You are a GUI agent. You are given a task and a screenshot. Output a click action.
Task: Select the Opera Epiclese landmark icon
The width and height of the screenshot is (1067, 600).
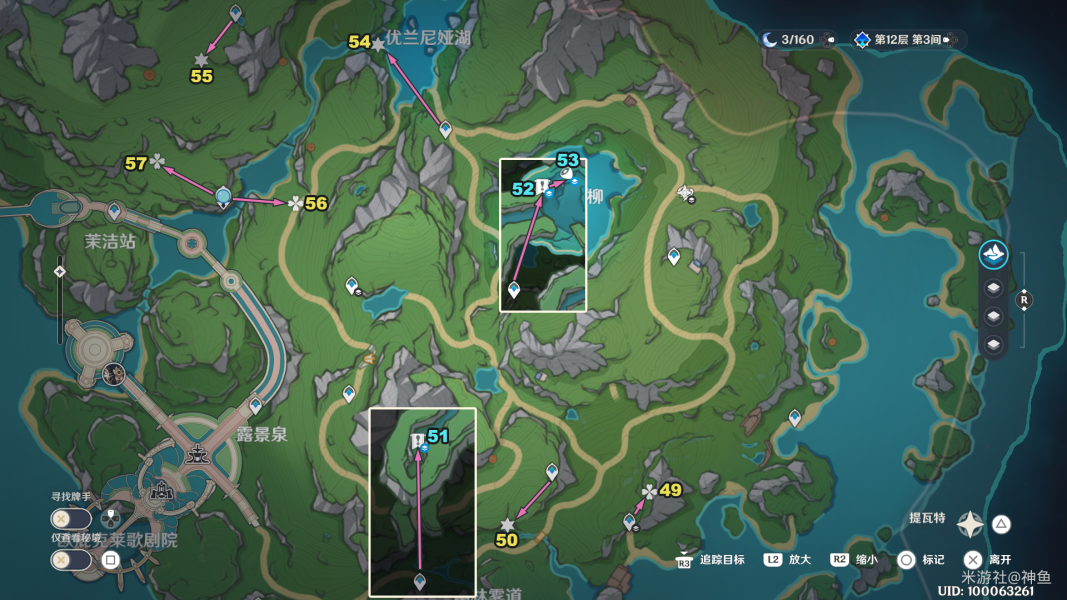tap(160, 494)
